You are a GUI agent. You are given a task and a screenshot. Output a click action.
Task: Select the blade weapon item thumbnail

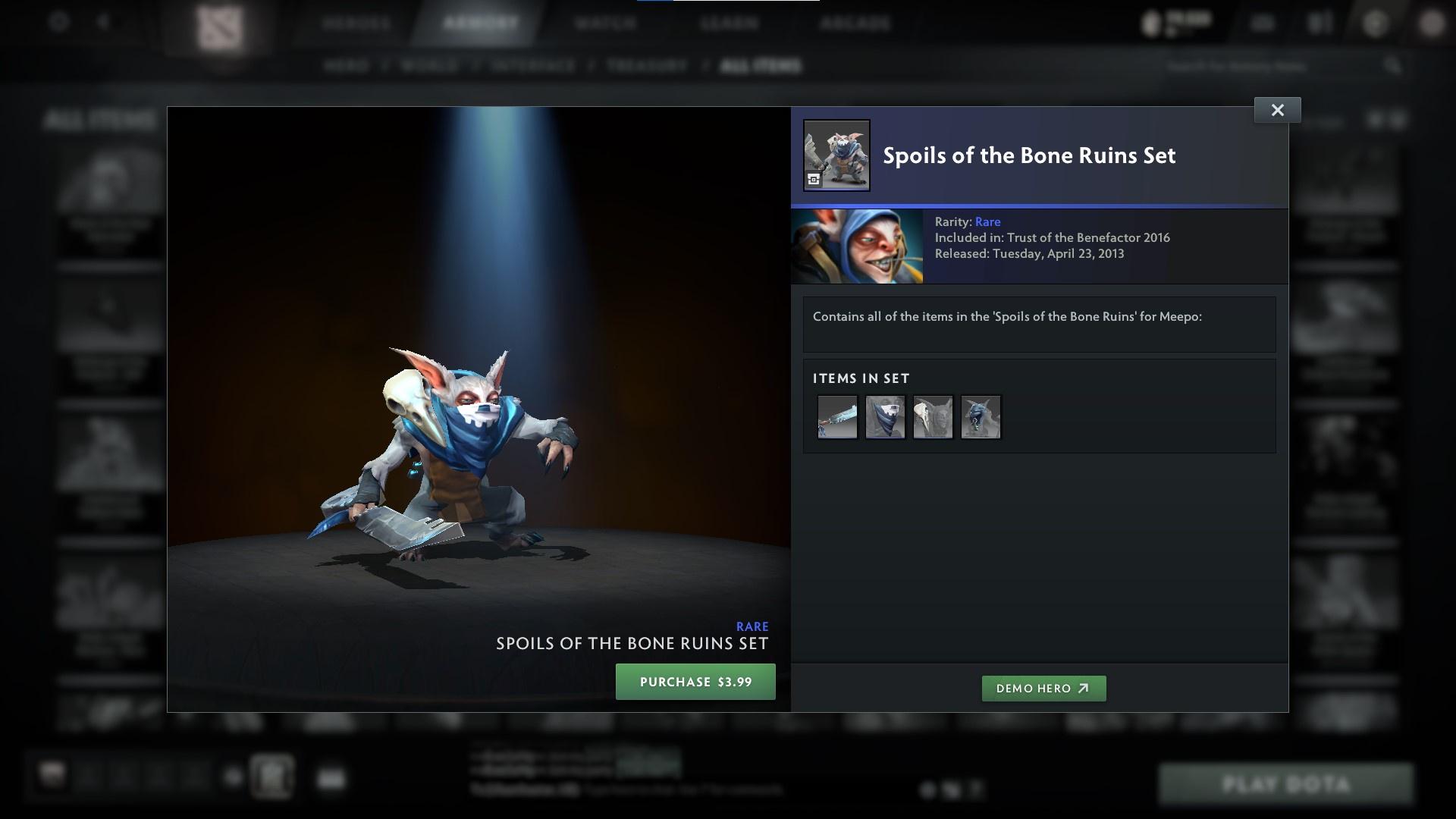pyautogui.click(x=837, y=416)
